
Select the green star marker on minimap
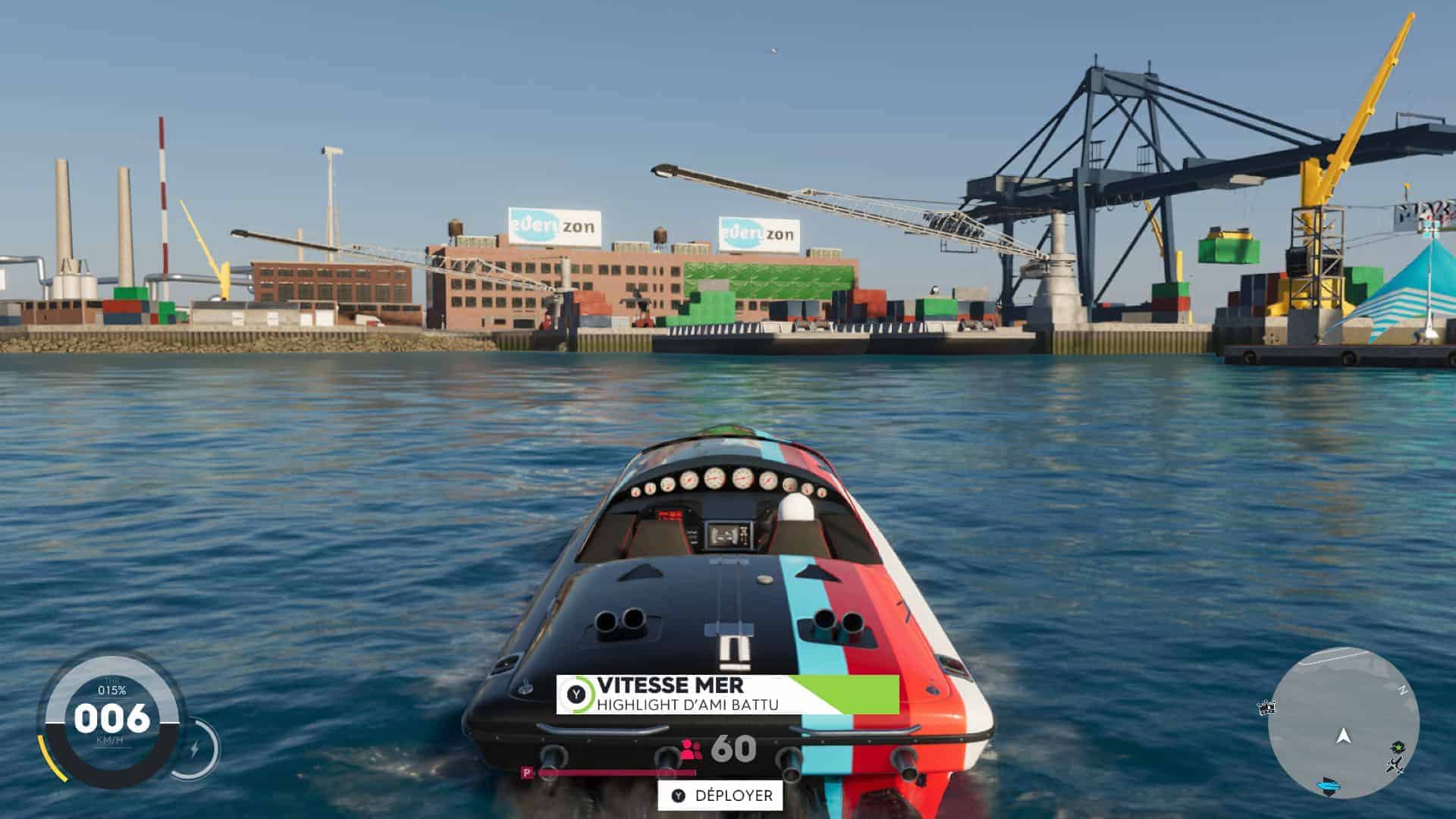[x=1396, y=748]
